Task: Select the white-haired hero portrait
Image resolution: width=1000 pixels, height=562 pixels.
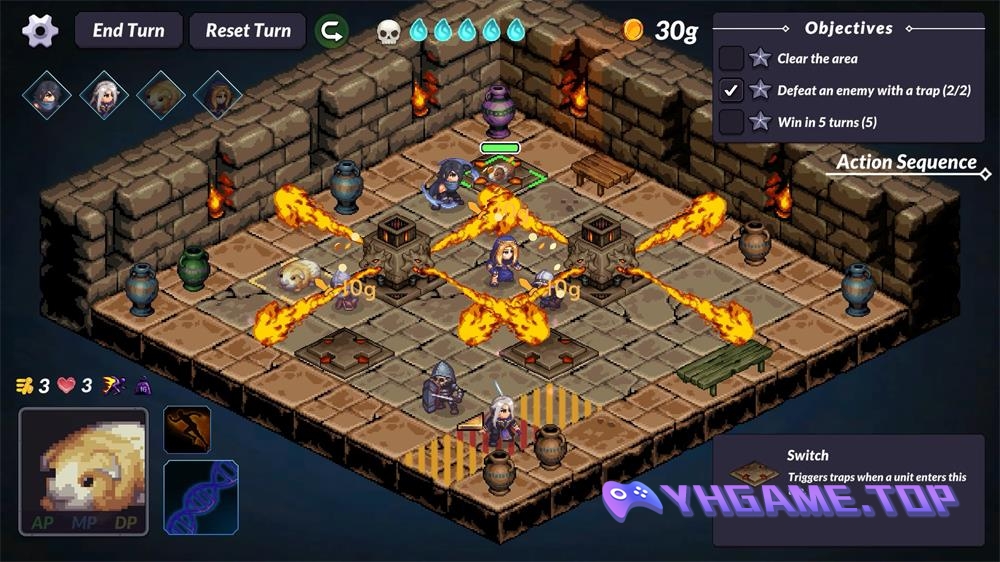Action: pyautogui.click(x=104, y=95)
